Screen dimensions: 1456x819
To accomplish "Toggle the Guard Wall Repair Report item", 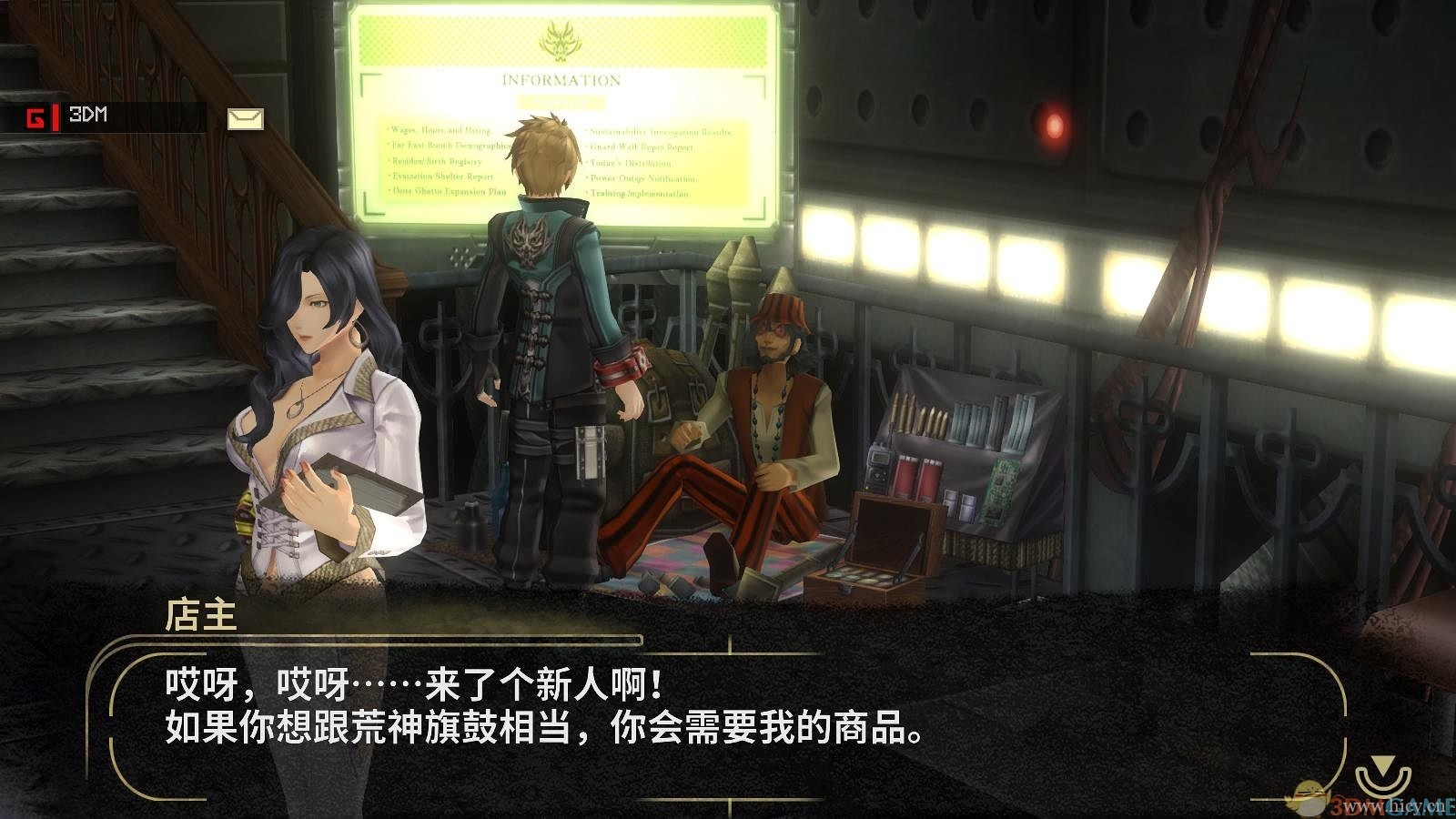I will [x=642, y=147].
